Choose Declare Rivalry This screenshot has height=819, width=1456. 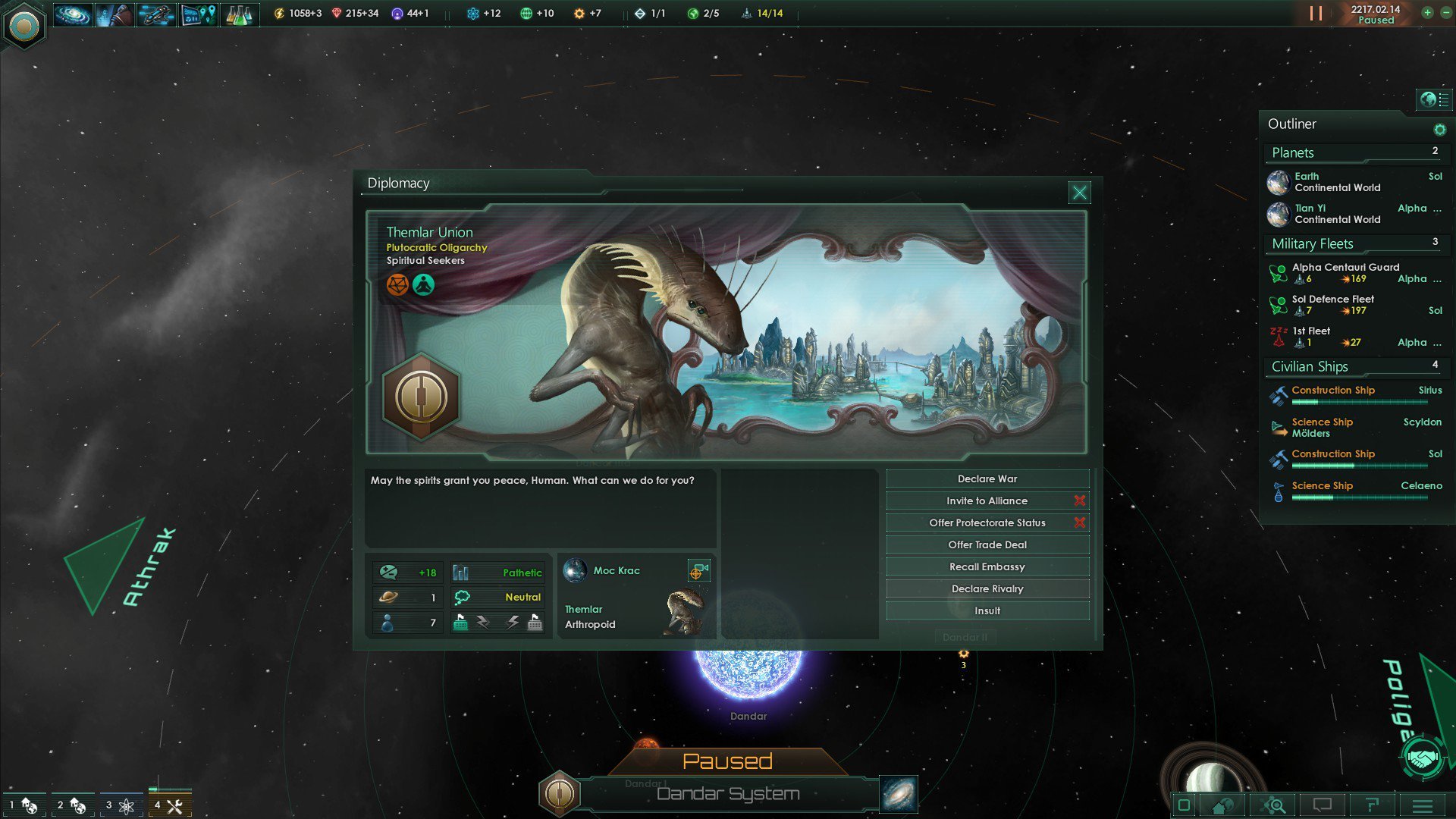(987, 589)
